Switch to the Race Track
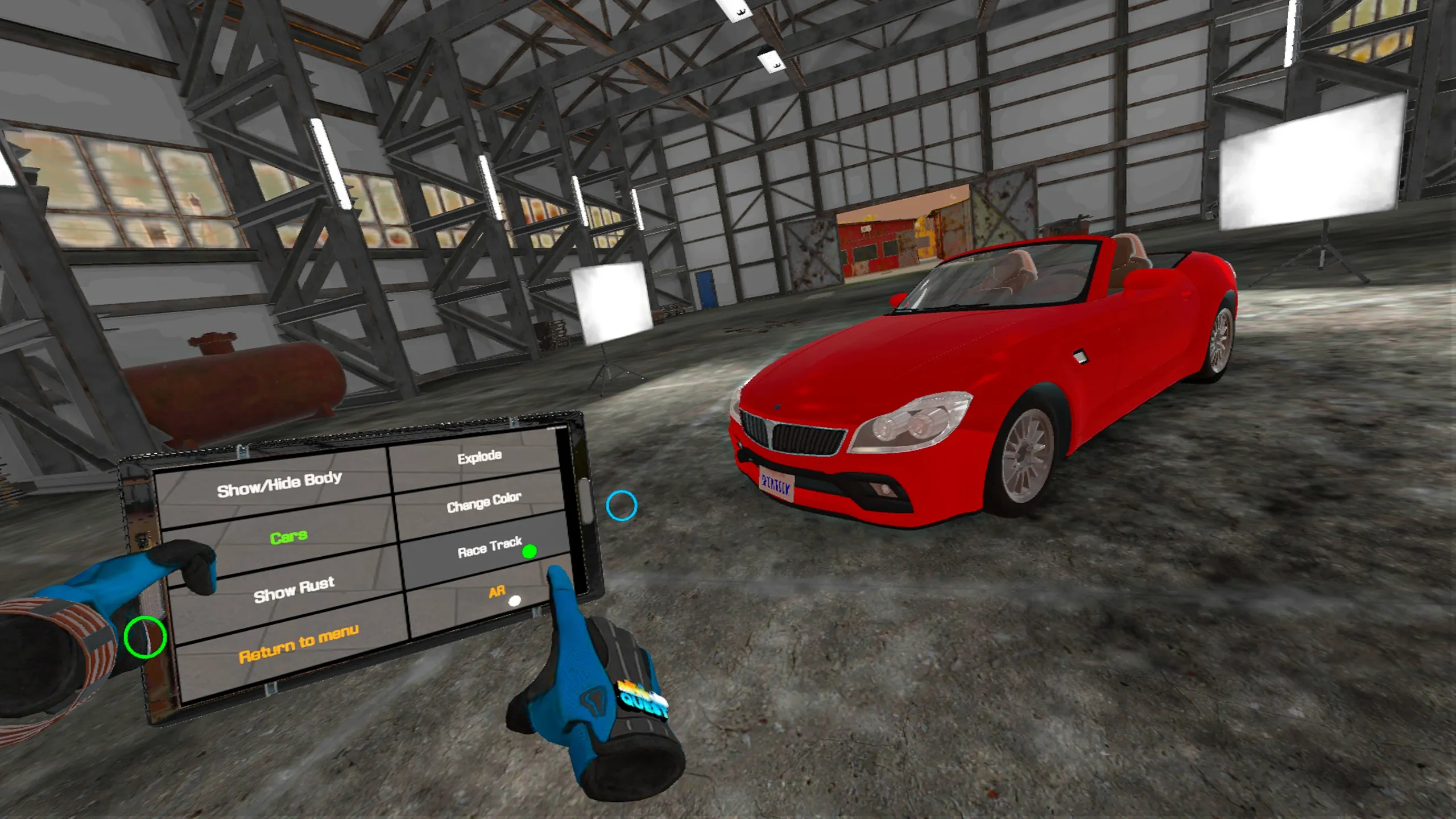 tap(489, 548)
